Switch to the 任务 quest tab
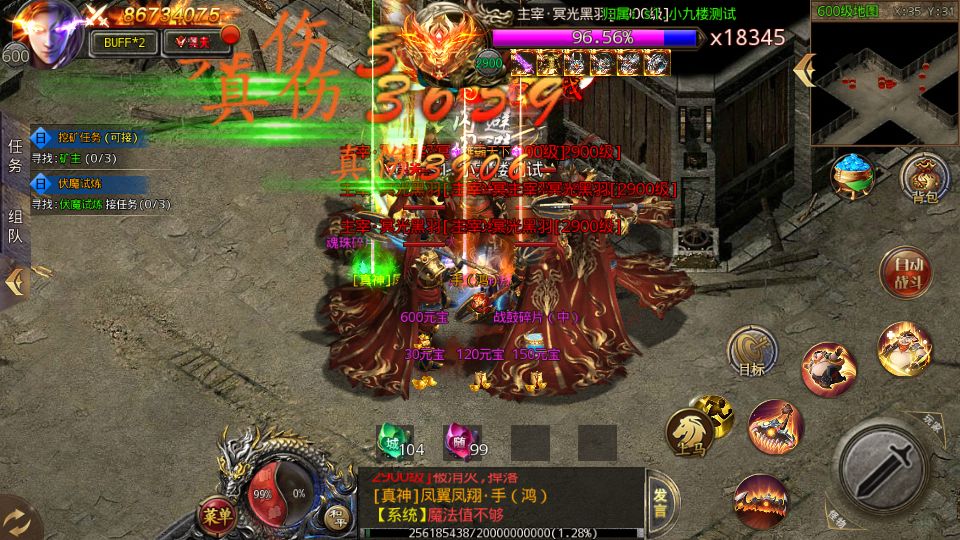Screen dimensions: 960x540 15,155
